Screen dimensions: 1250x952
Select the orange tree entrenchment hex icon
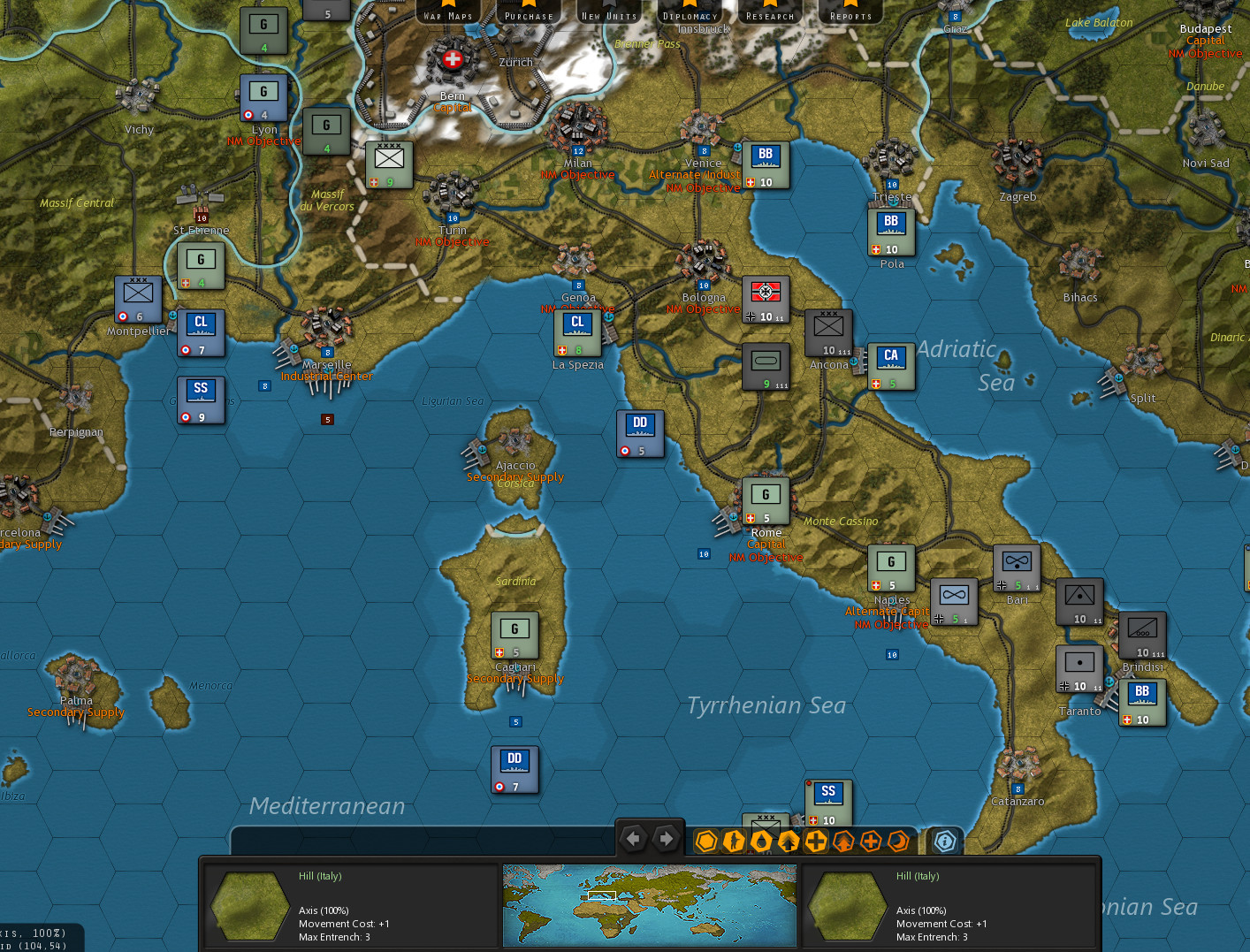coord(843,841)
